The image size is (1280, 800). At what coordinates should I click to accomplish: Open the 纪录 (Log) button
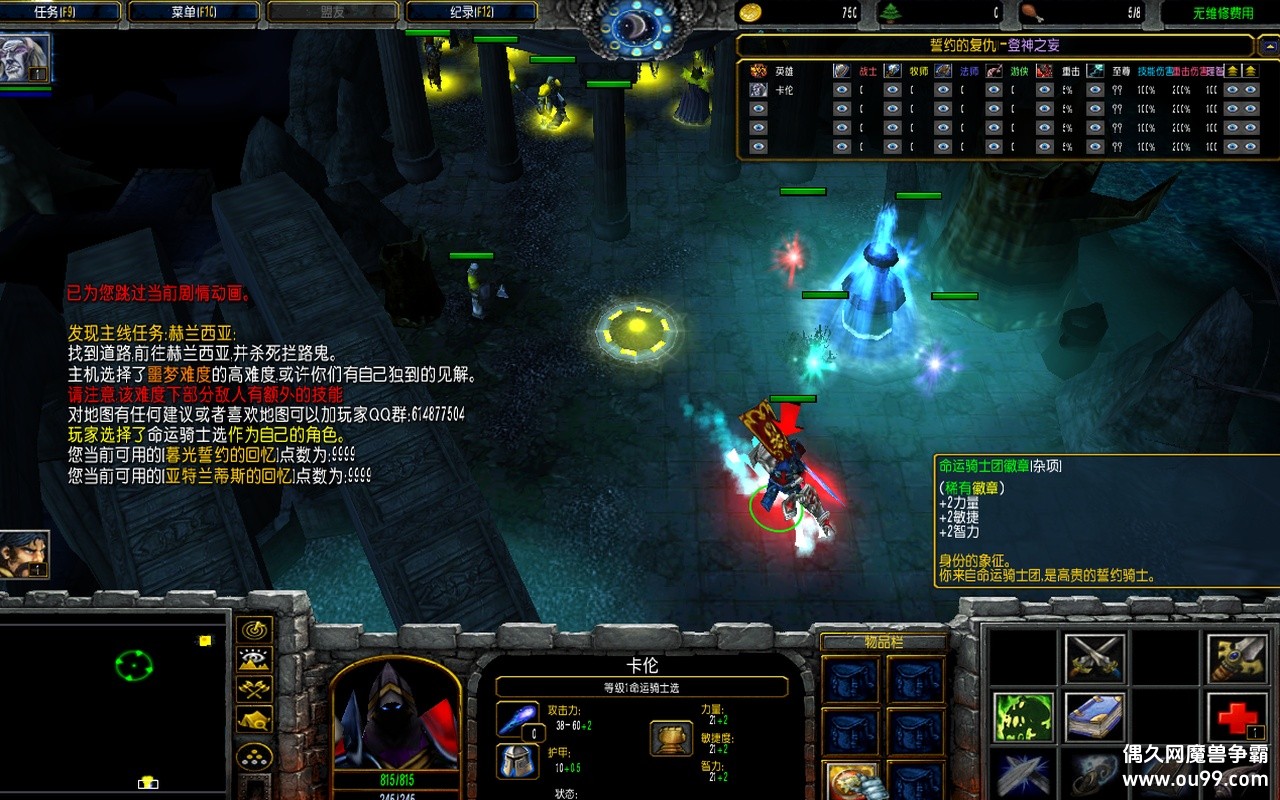471,12
